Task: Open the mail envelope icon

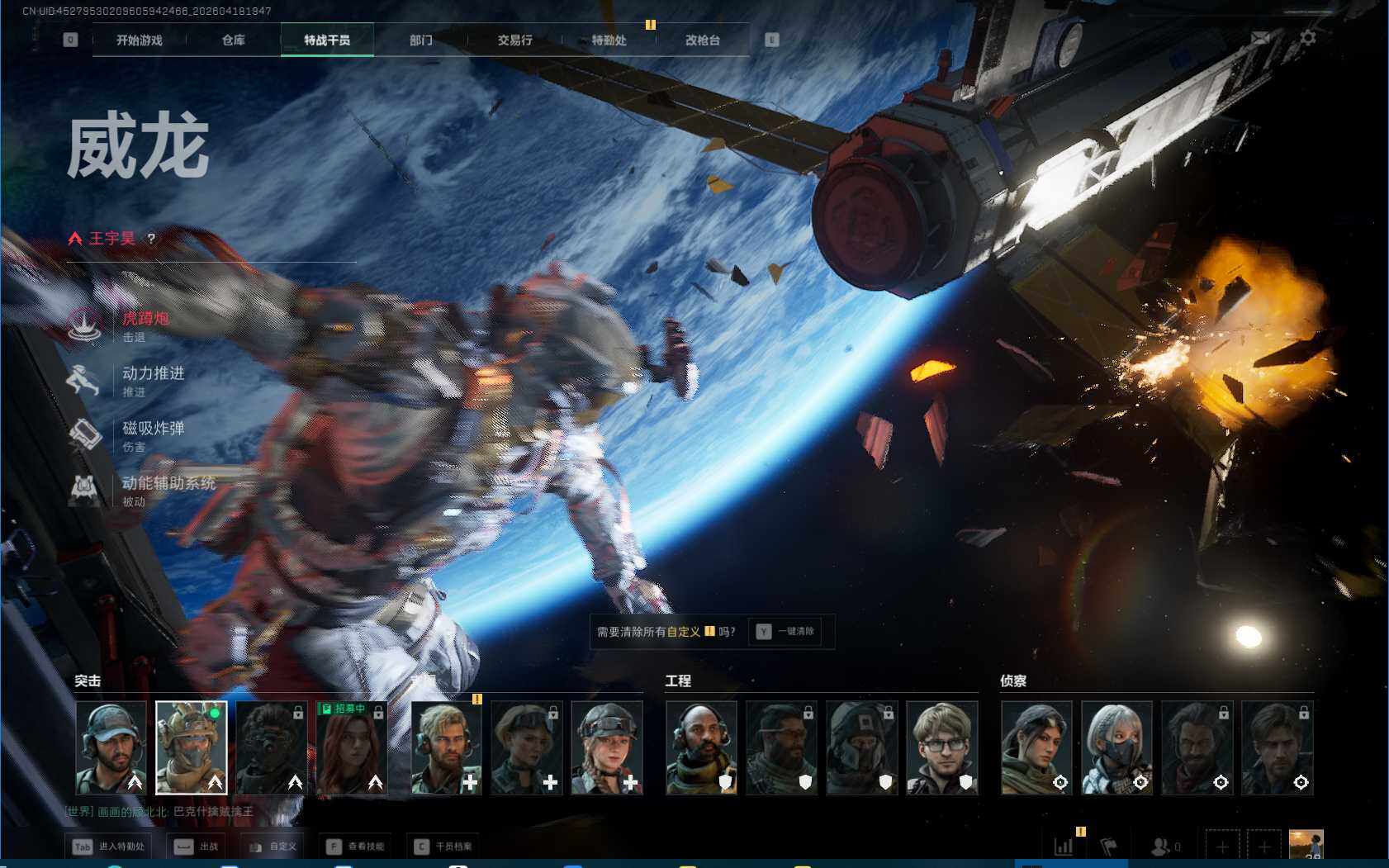Action: pyautogui.click(x=1260, y=38)
